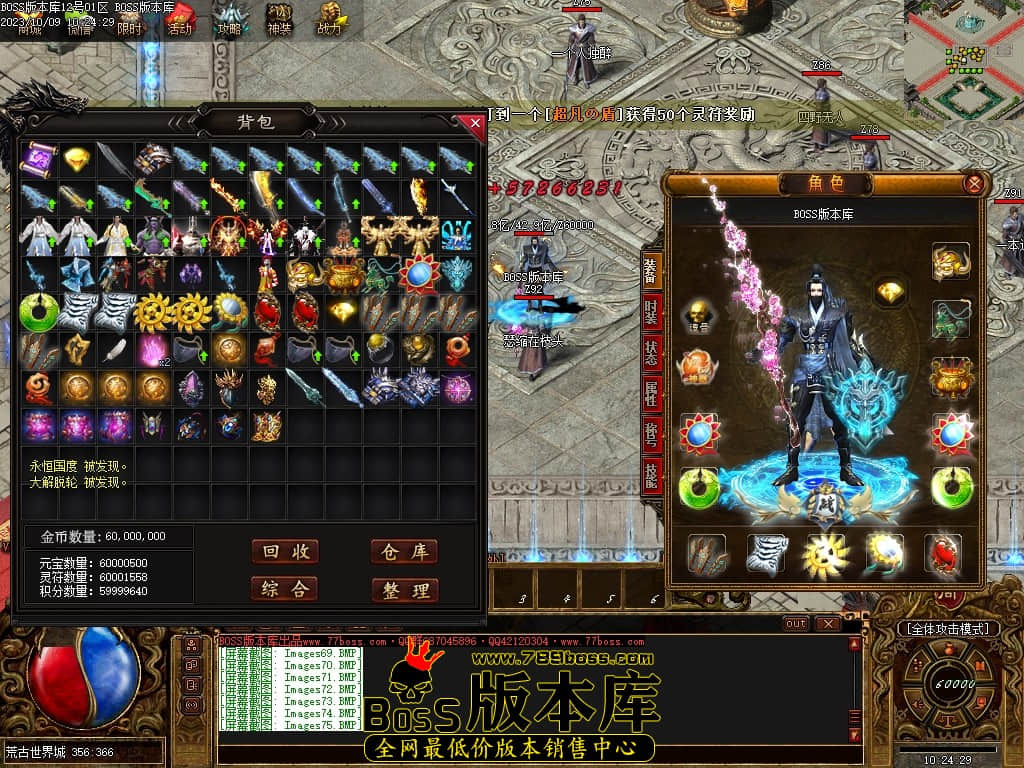Open the 攻略 guide icon
The height and width of the screenshot is (768, 1024).
(230, 19)
